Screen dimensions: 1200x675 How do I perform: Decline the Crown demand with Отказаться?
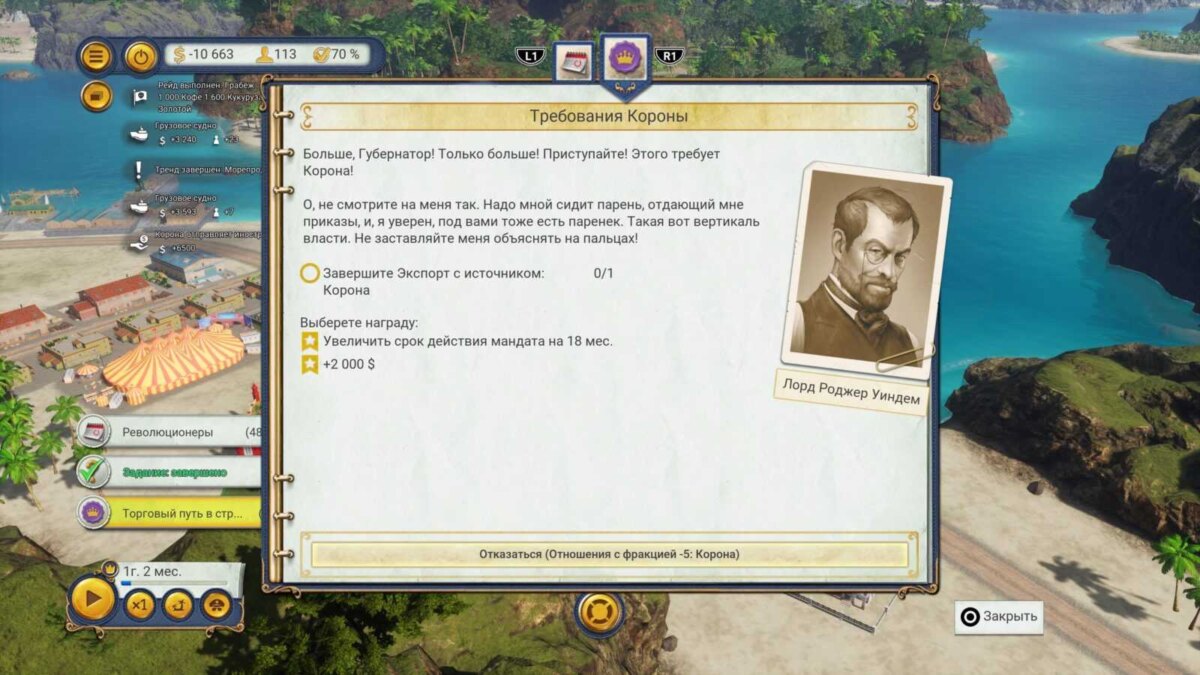(609, 554)
